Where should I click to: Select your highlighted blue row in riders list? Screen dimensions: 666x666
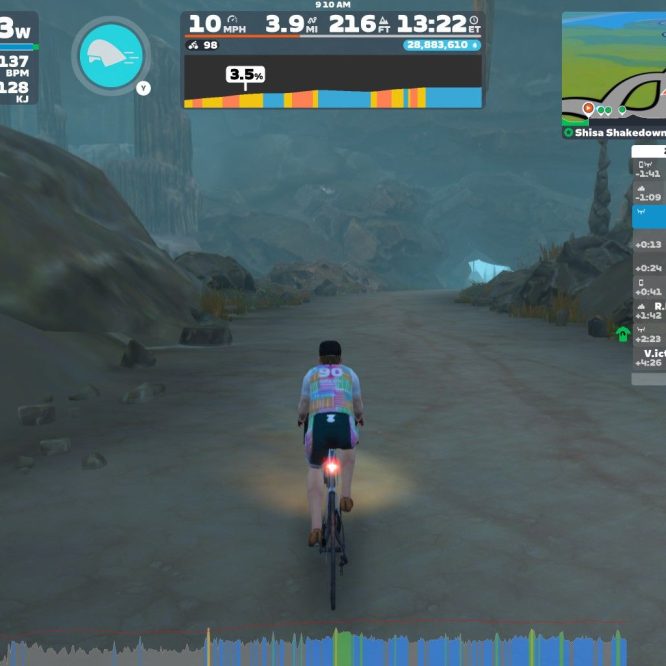tap(649, 216)
